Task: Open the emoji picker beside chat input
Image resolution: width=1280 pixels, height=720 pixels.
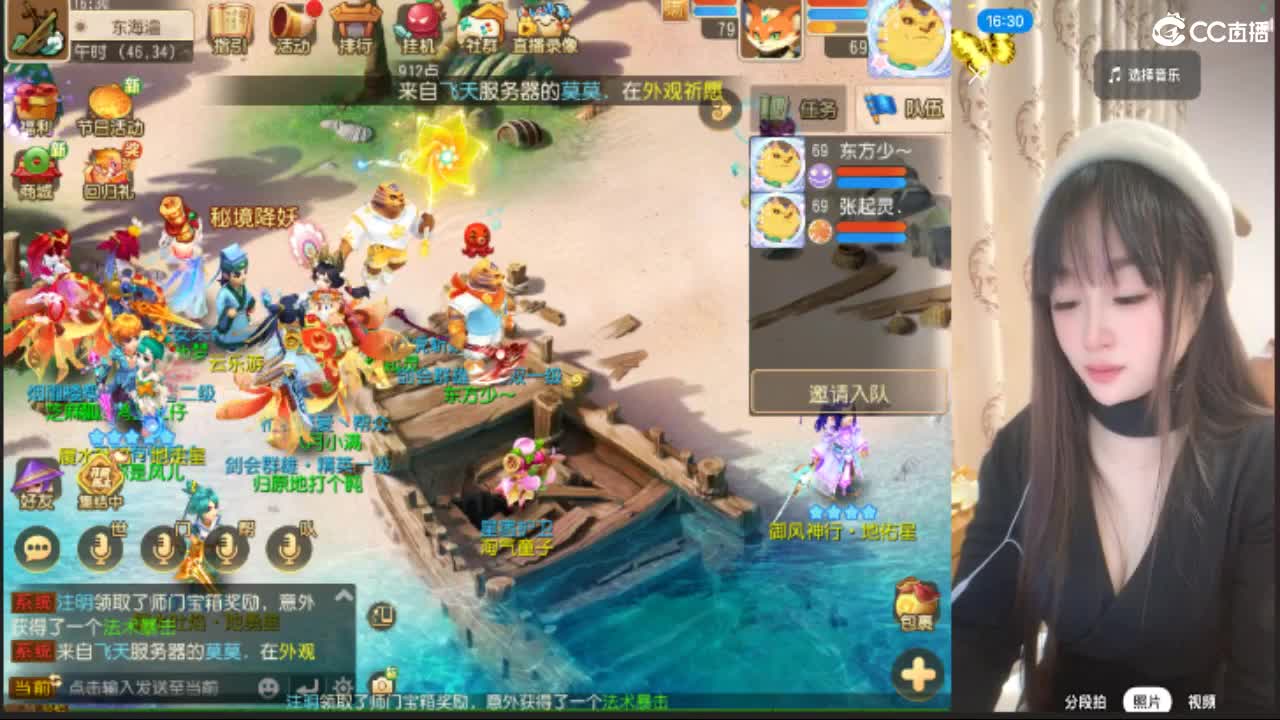Action: pos(266,688)
